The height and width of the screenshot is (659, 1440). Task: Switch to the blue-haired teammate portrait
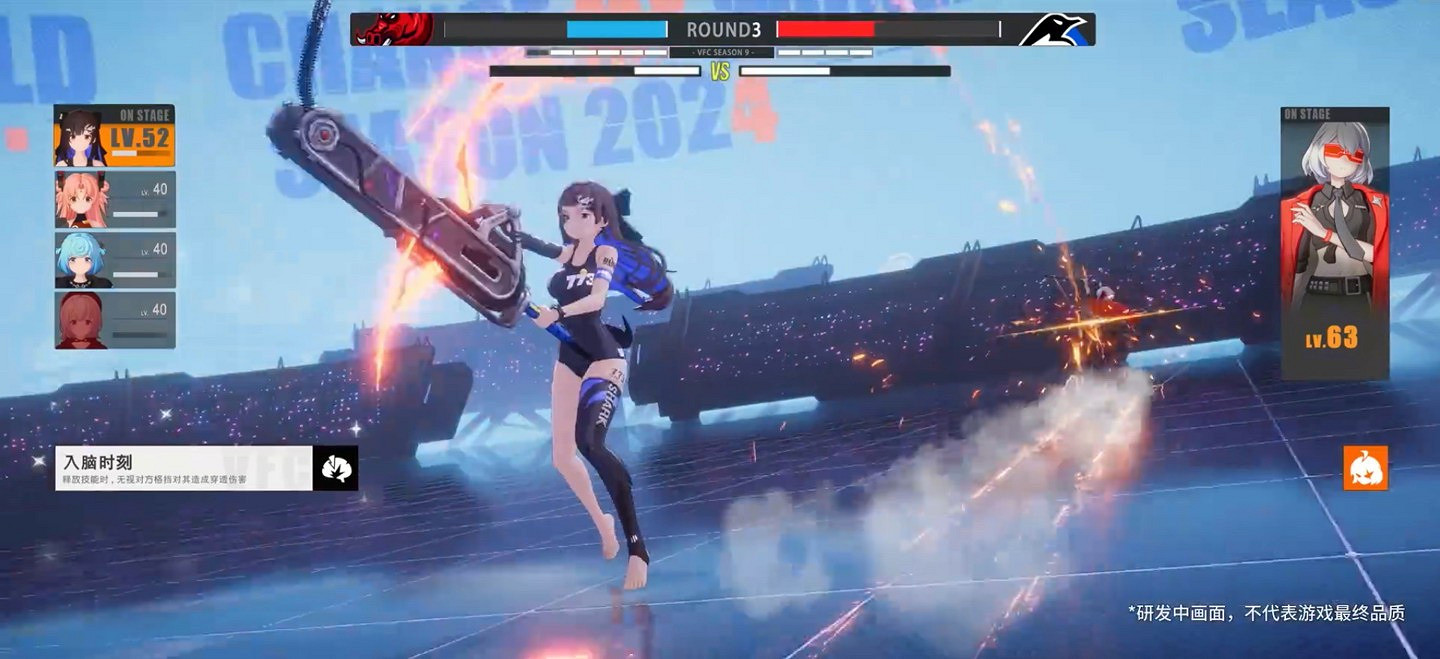pos(114,260)
